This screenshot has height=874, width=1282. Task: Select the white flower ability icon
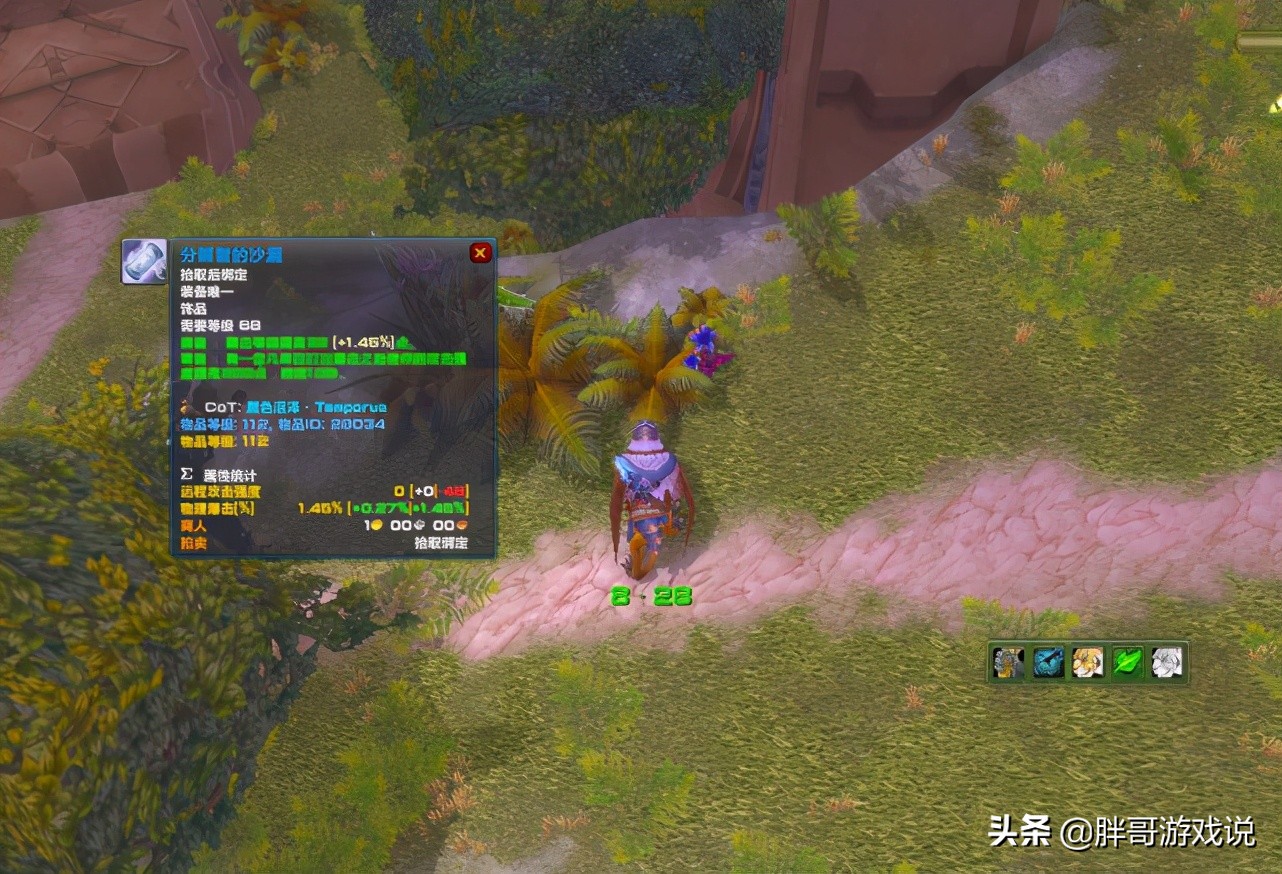(1166, 663)
